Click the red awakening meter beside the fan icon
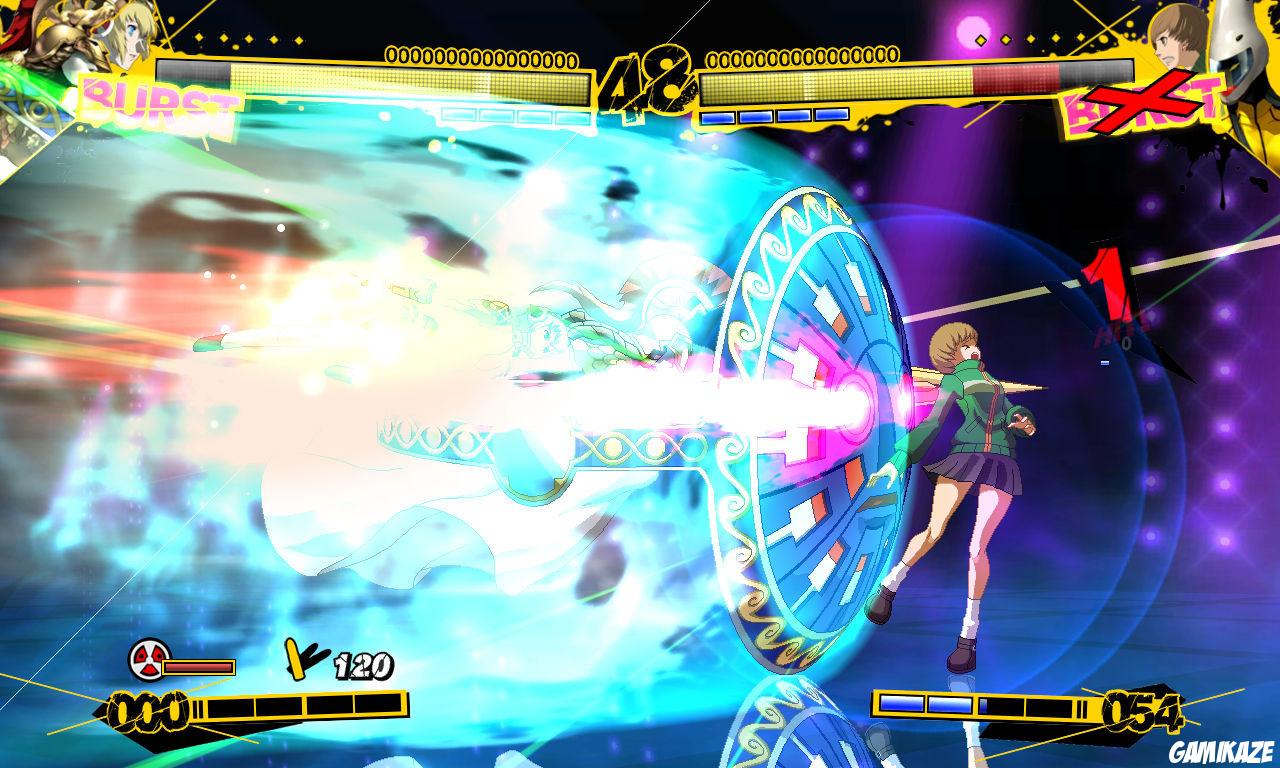 pos(198,666)
